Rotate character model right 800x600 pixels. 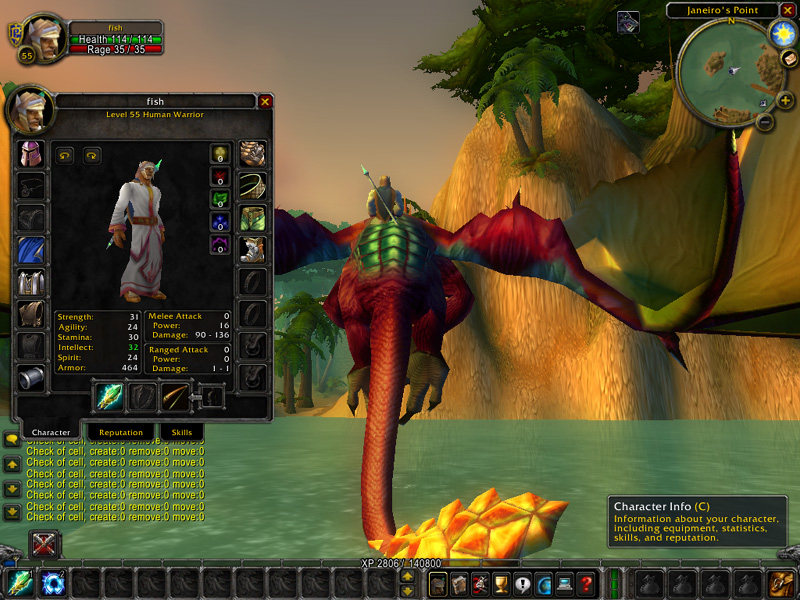click(x=92, y=155)
